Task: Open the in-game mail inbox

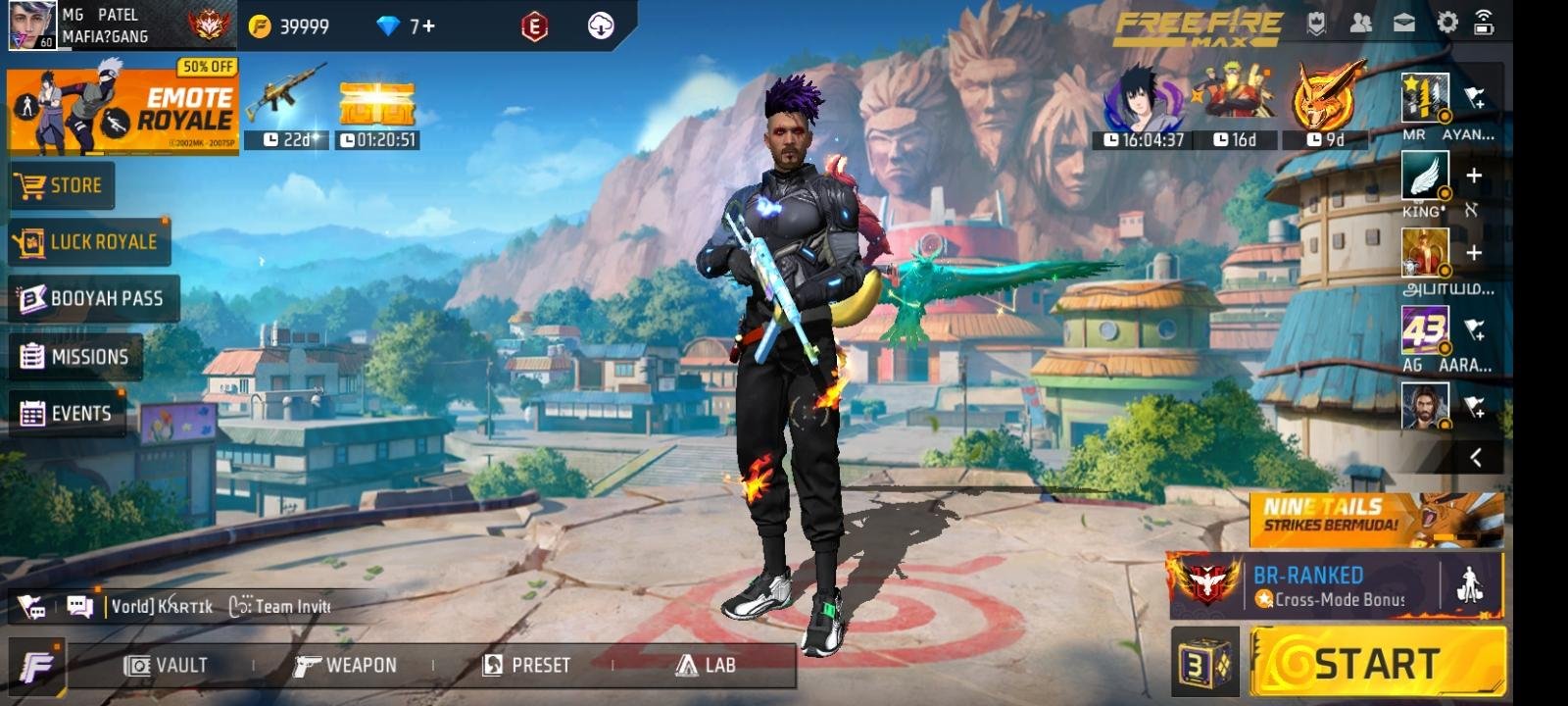Action: [x=1405, y=21]
